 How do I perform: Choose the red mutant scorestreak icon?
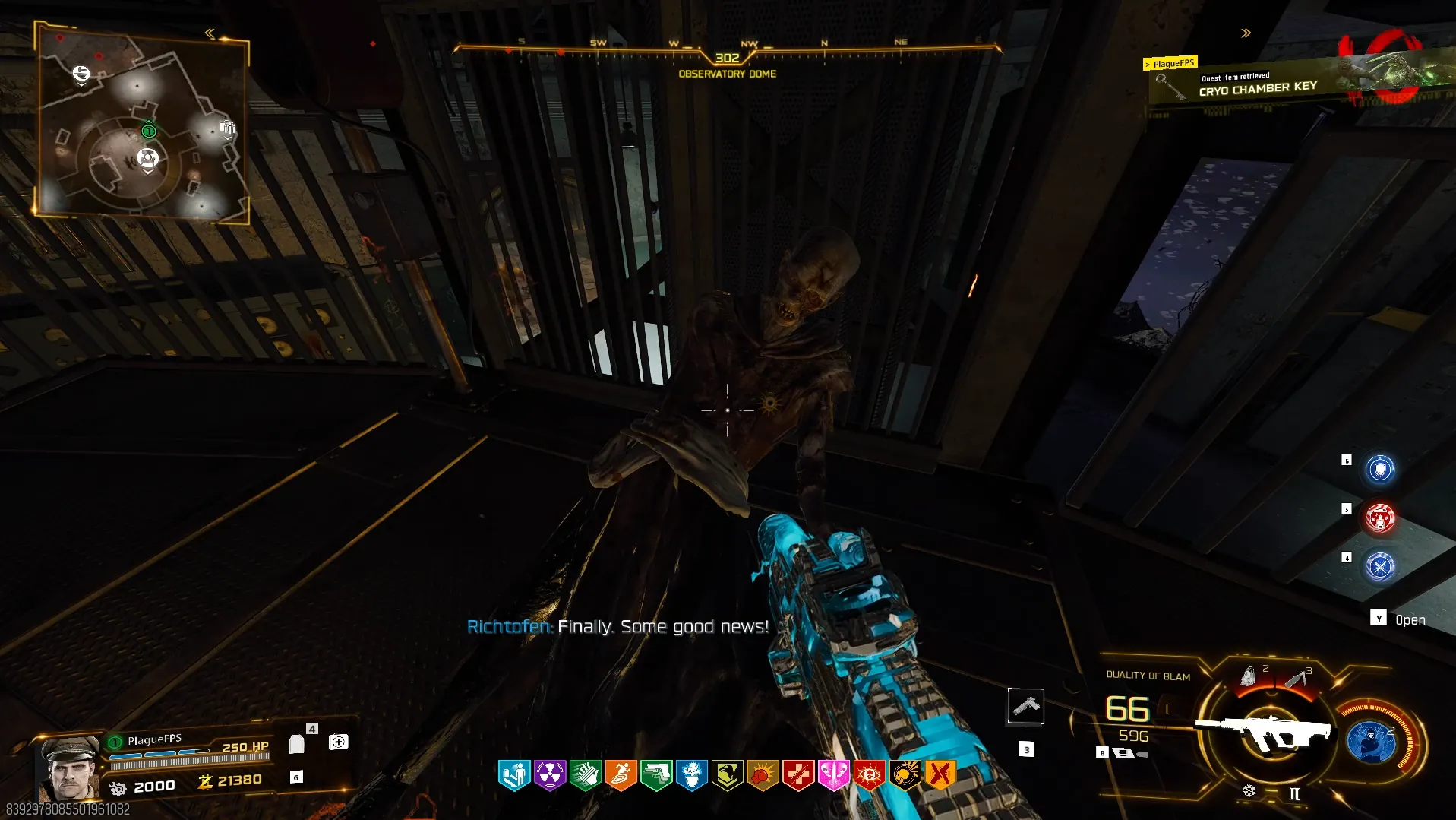pos(1380,518)
